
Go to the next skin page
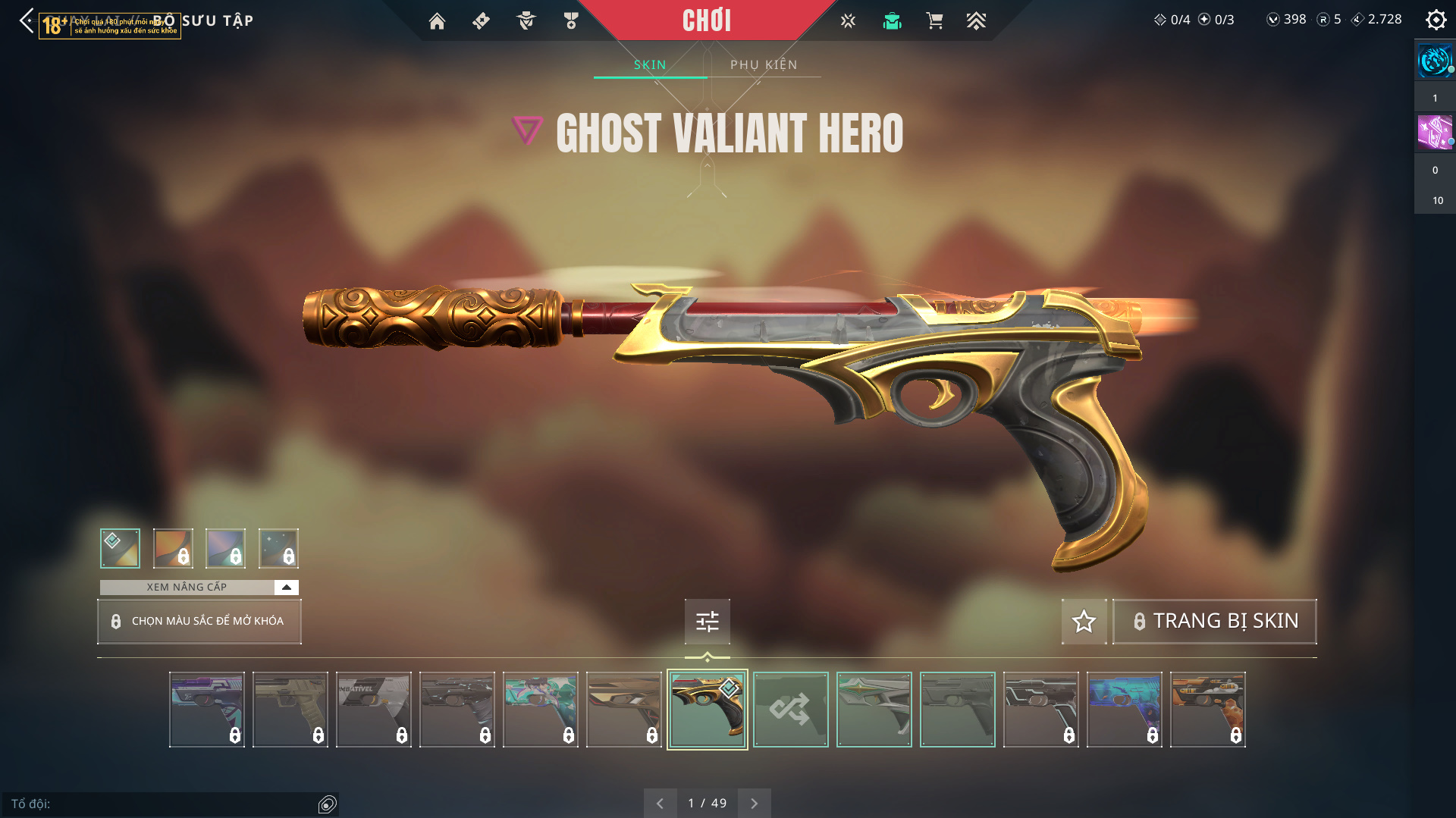coord(754,804)
